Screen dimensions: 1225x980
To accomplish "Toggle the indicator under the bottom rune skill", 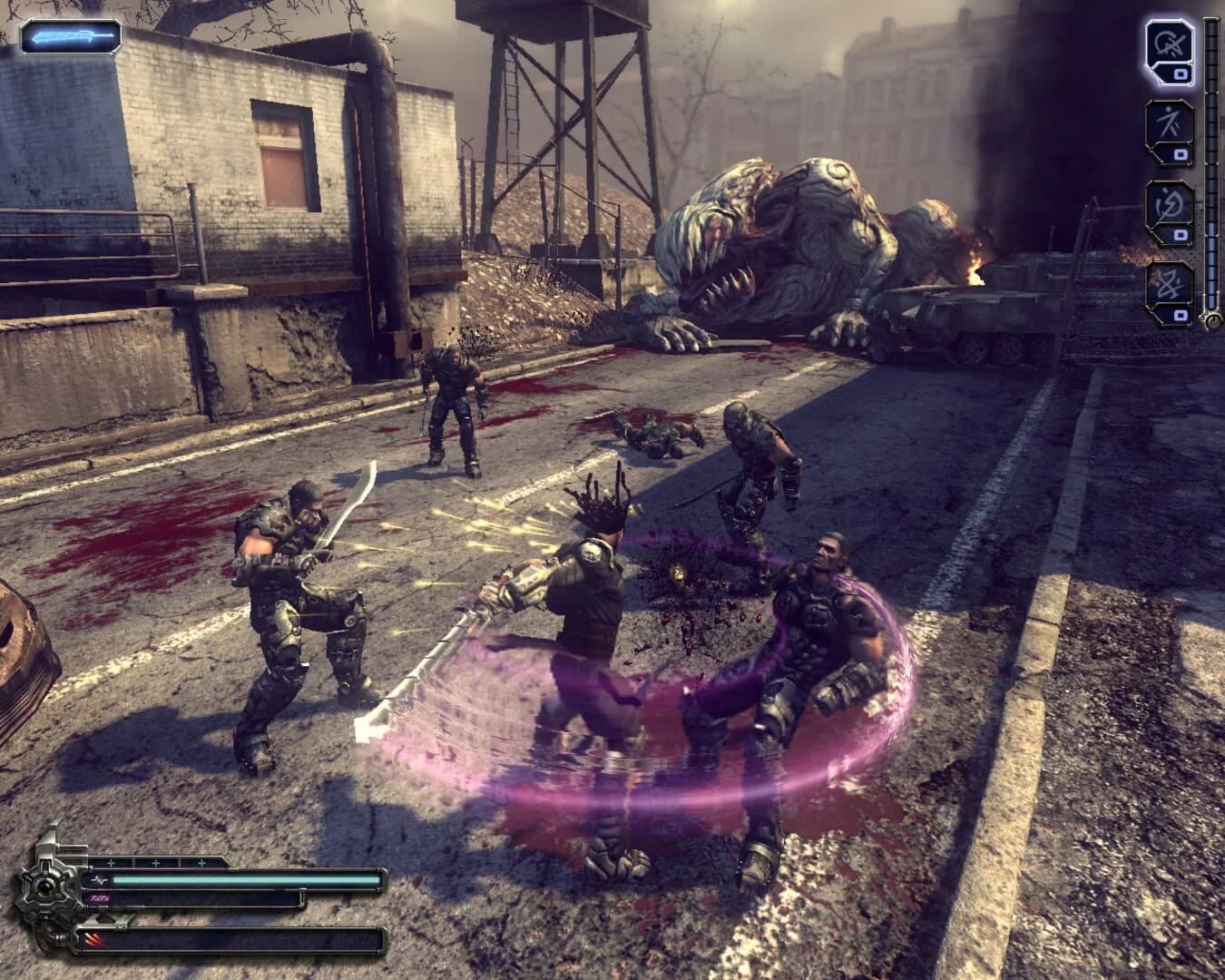I will [x=1181, y=315].
